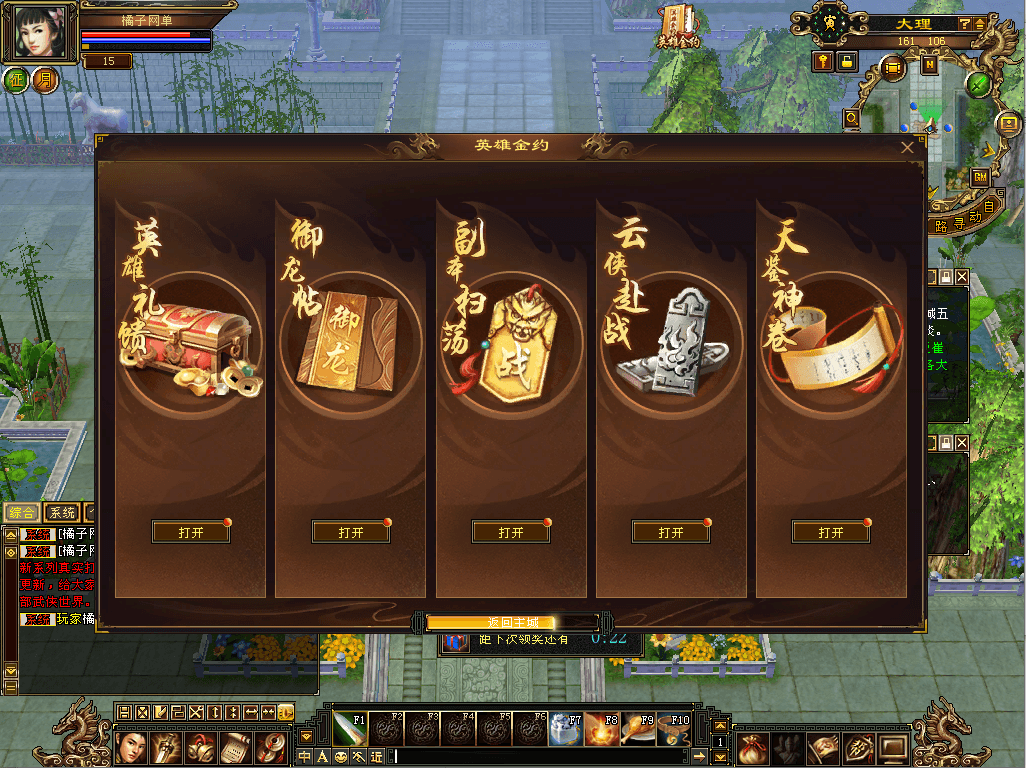This screenshot has width=1026, height=768.
Task: Click the green 征 button
Action: 17,80
